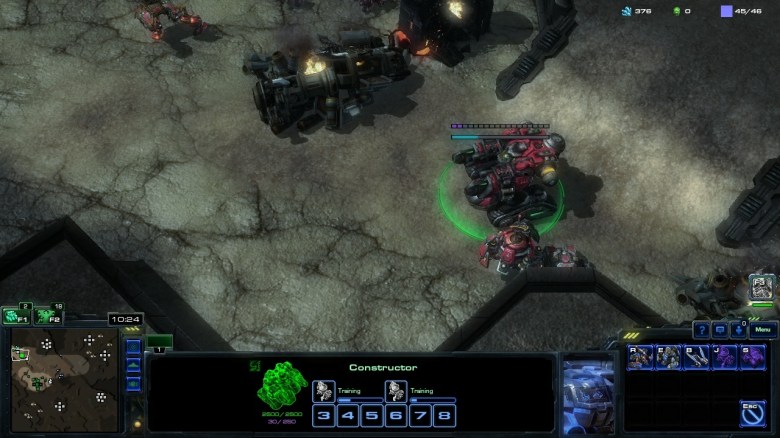This screenshot has height=438, width=780.
Task: Open the Help question mark button
Action: (702, 330)
